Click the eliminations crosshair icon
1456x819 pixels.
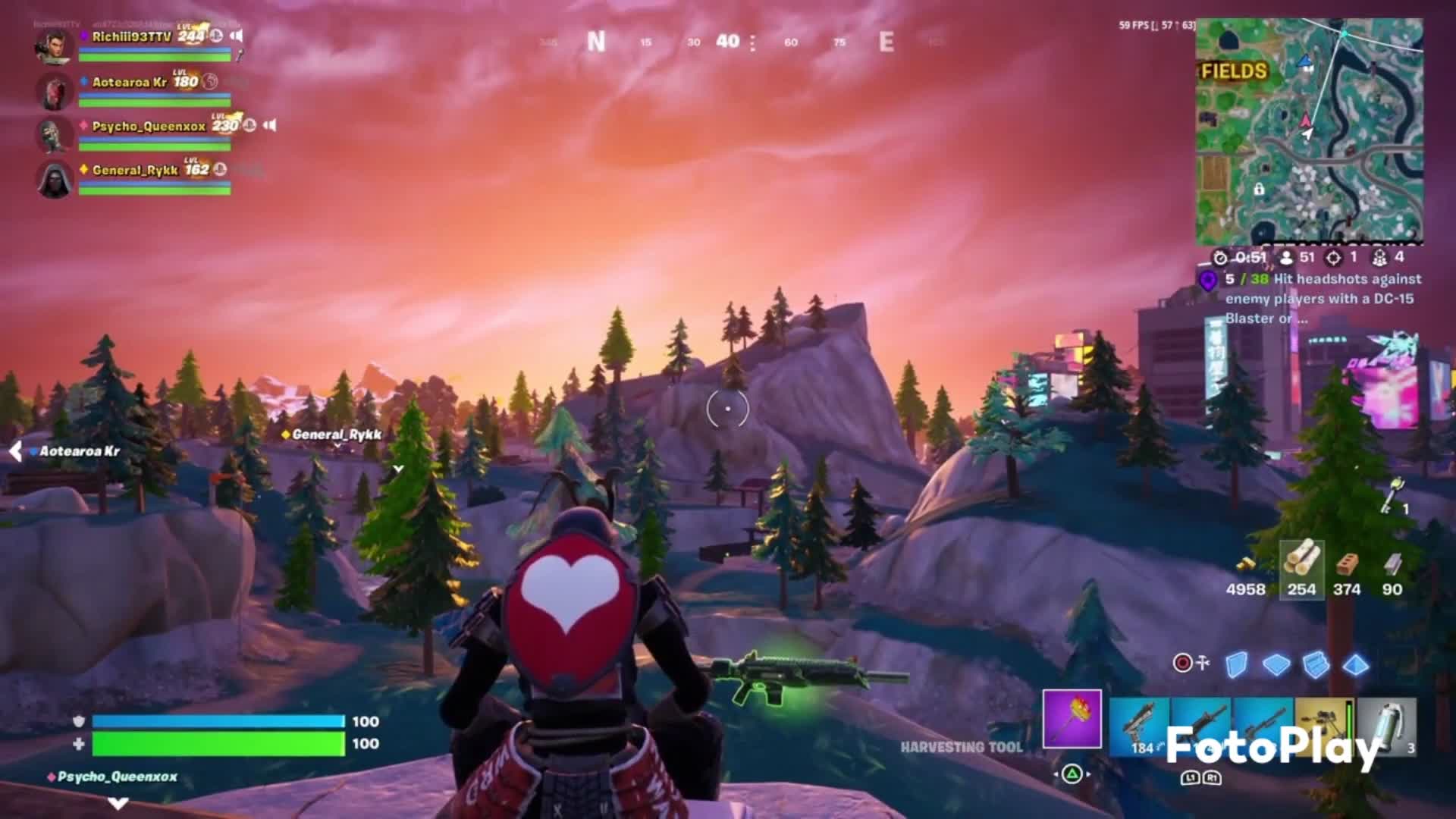[x=1334, y=259]
